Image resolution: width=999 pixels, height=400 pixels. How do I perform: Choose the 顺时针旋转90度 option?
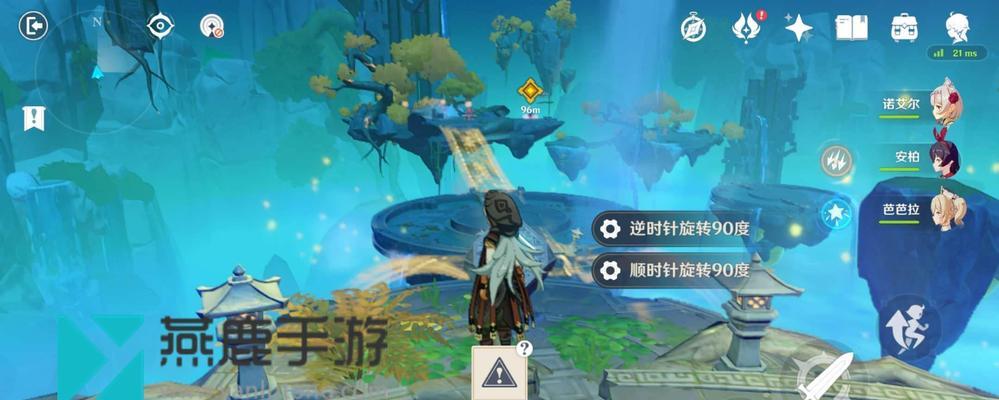[x=672, y=270]
